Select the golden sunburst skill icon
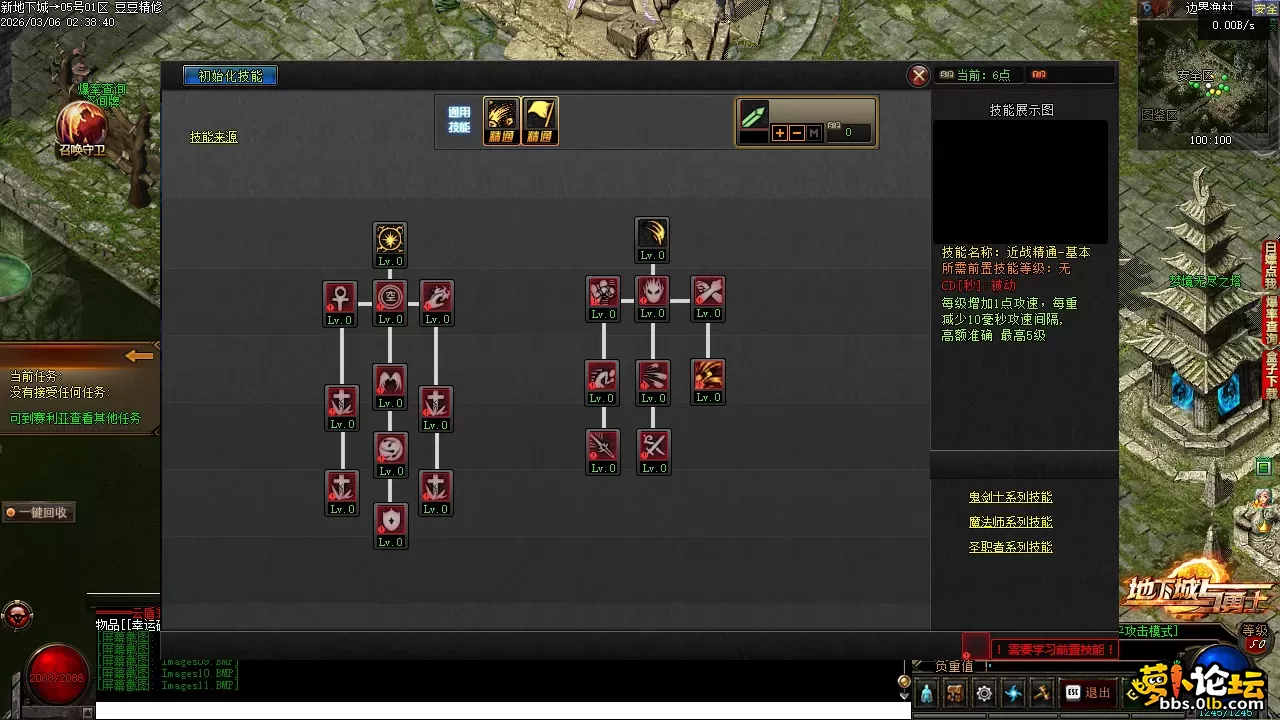Viewport: 1280px width, 720px height. [390, 239]
